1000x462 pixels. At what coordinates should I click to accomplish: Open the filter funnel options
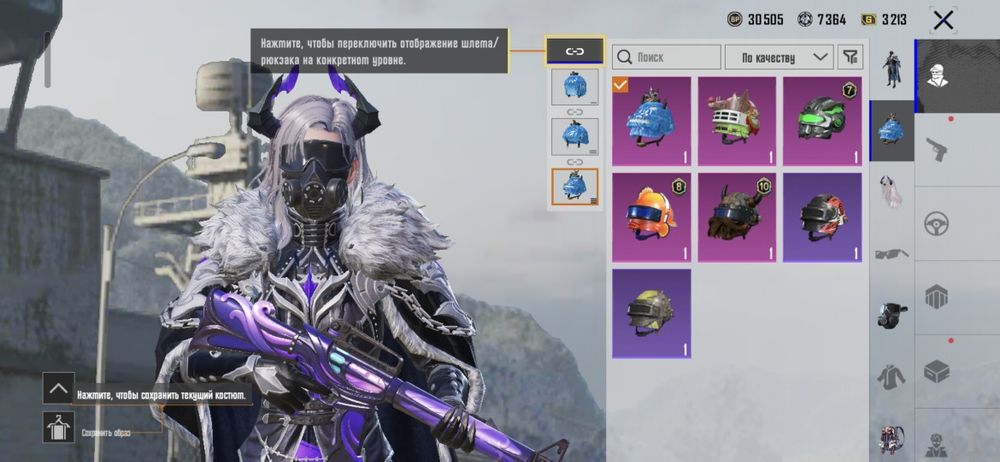[x=850, y=57]
